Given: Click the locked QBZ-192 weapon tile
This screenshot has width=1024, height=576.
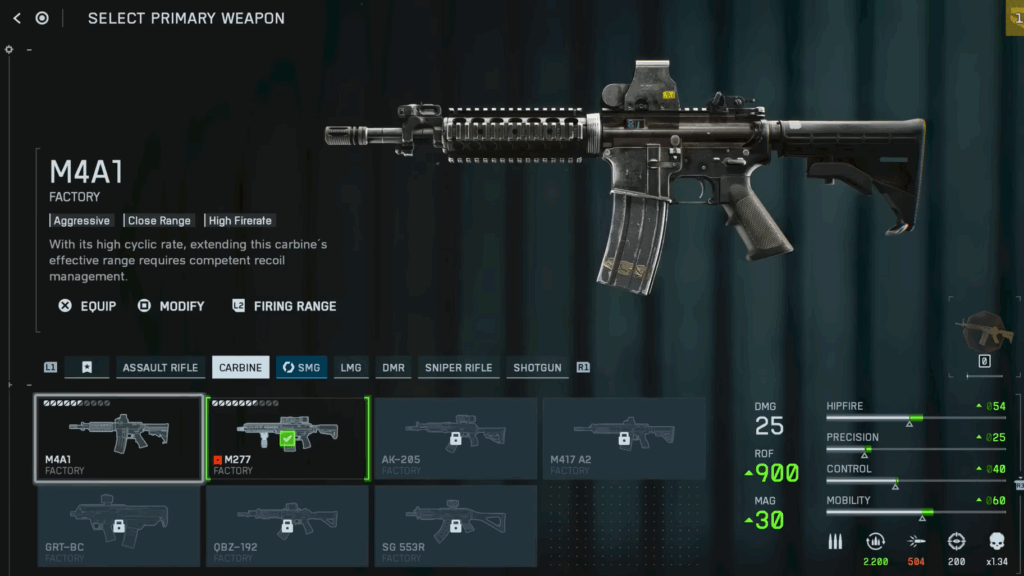Looking at the screenshot, I should pyautogui.click(x=288, y=525).
